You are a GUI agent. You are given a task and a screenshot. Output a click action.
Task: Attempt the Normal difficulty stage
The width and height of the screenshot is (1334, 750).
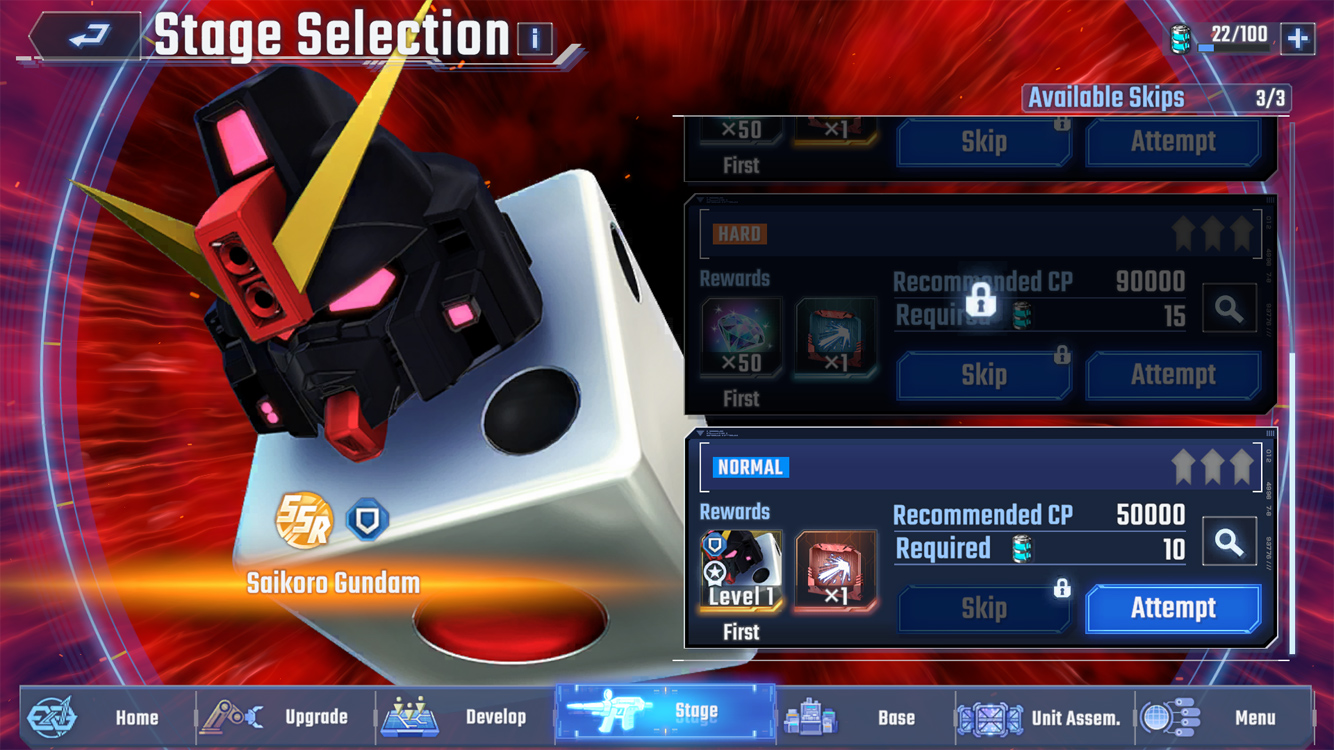pyautogui.click(x=1173, y=608)
